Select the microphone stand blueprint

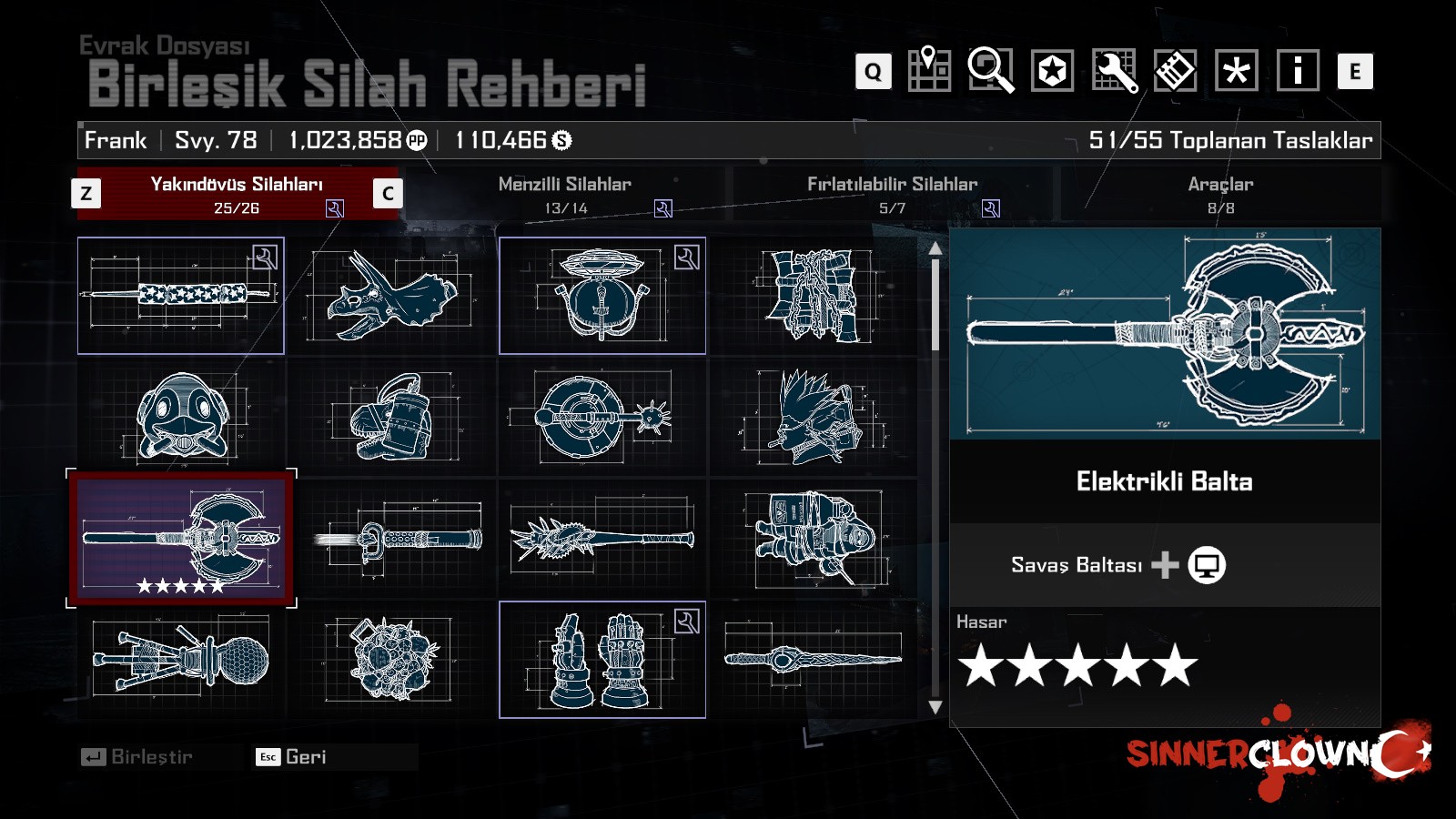click(x=181, y=660)
